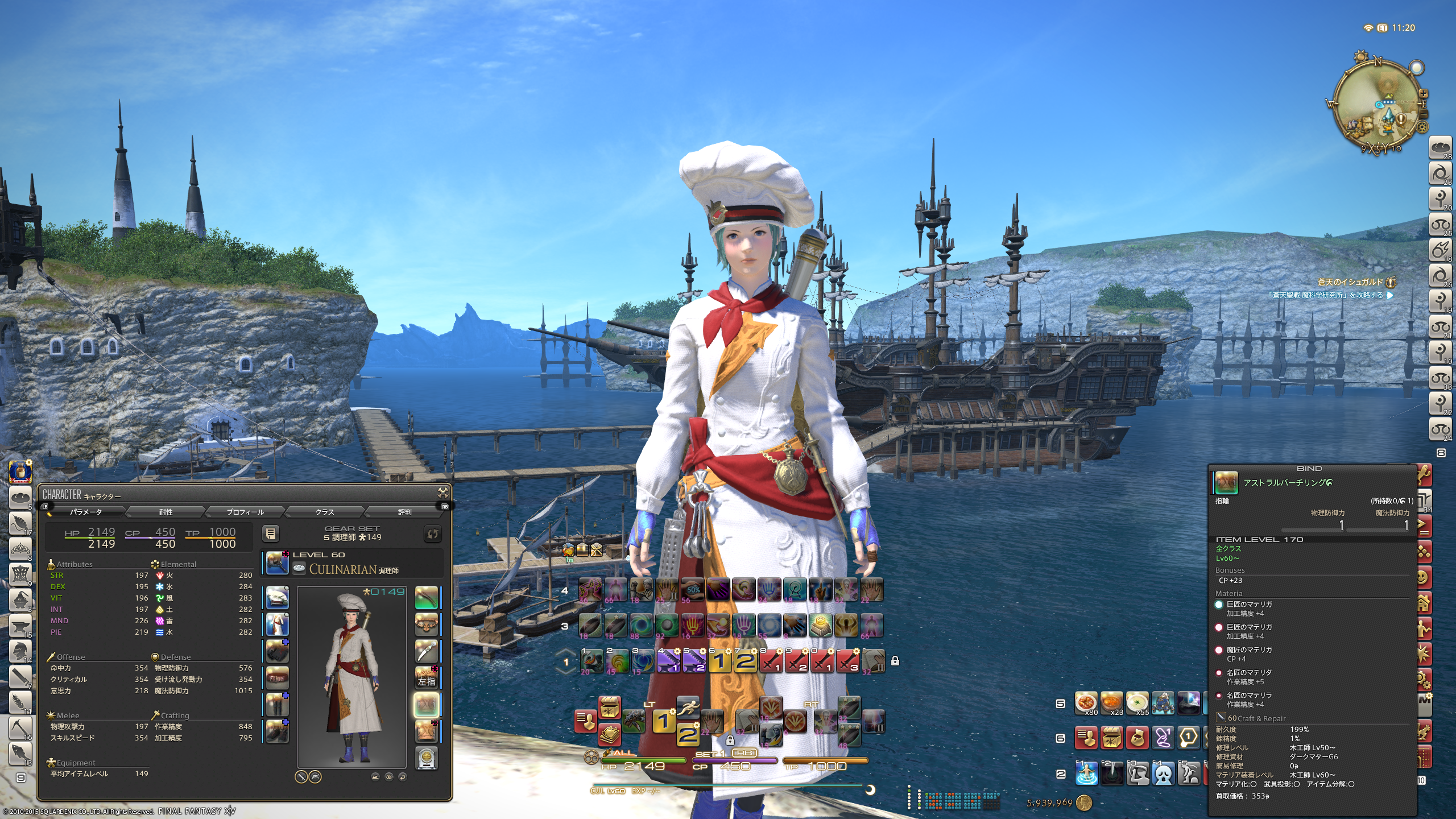Switch to the クラス tab
Screen dimensions: 1456x819
pyautogui.click(x=325, y=512)
